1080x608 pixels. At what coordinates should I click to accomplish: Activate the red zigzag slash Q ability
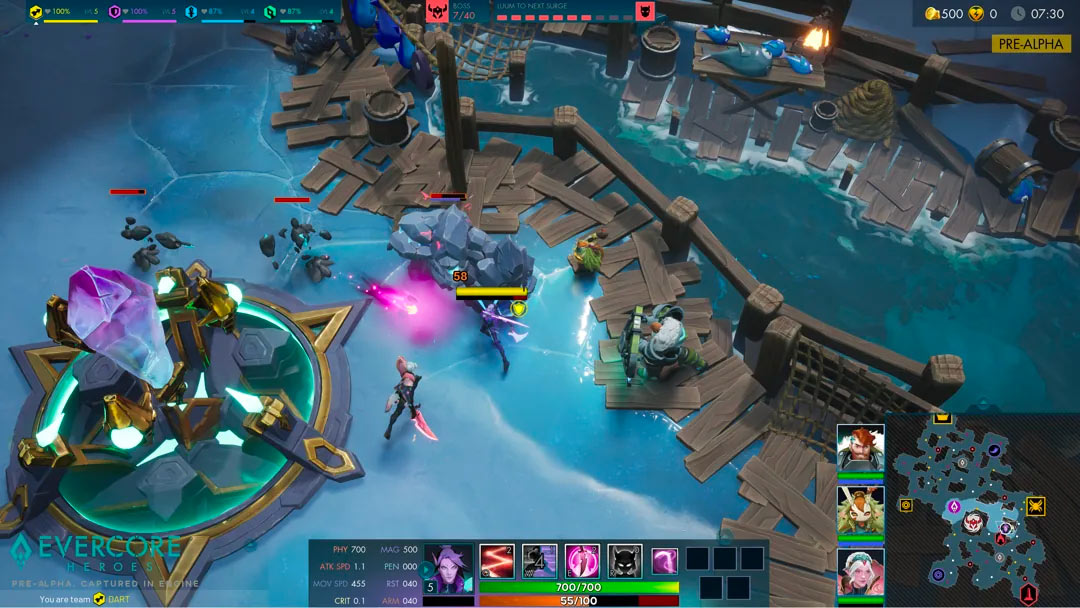click(497, 561)
